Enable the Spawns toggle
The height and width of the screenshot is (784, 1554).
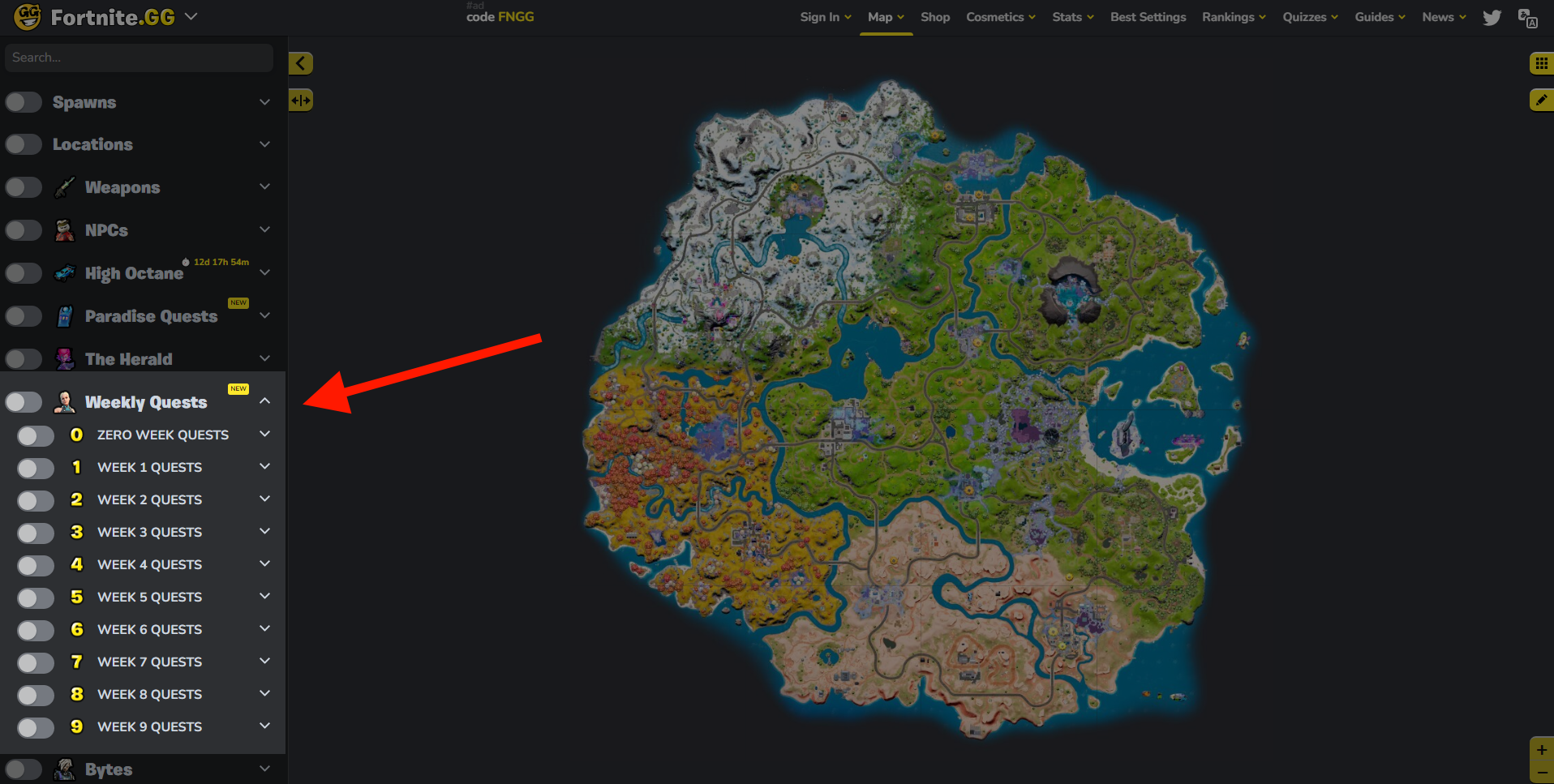pos(24,101)
